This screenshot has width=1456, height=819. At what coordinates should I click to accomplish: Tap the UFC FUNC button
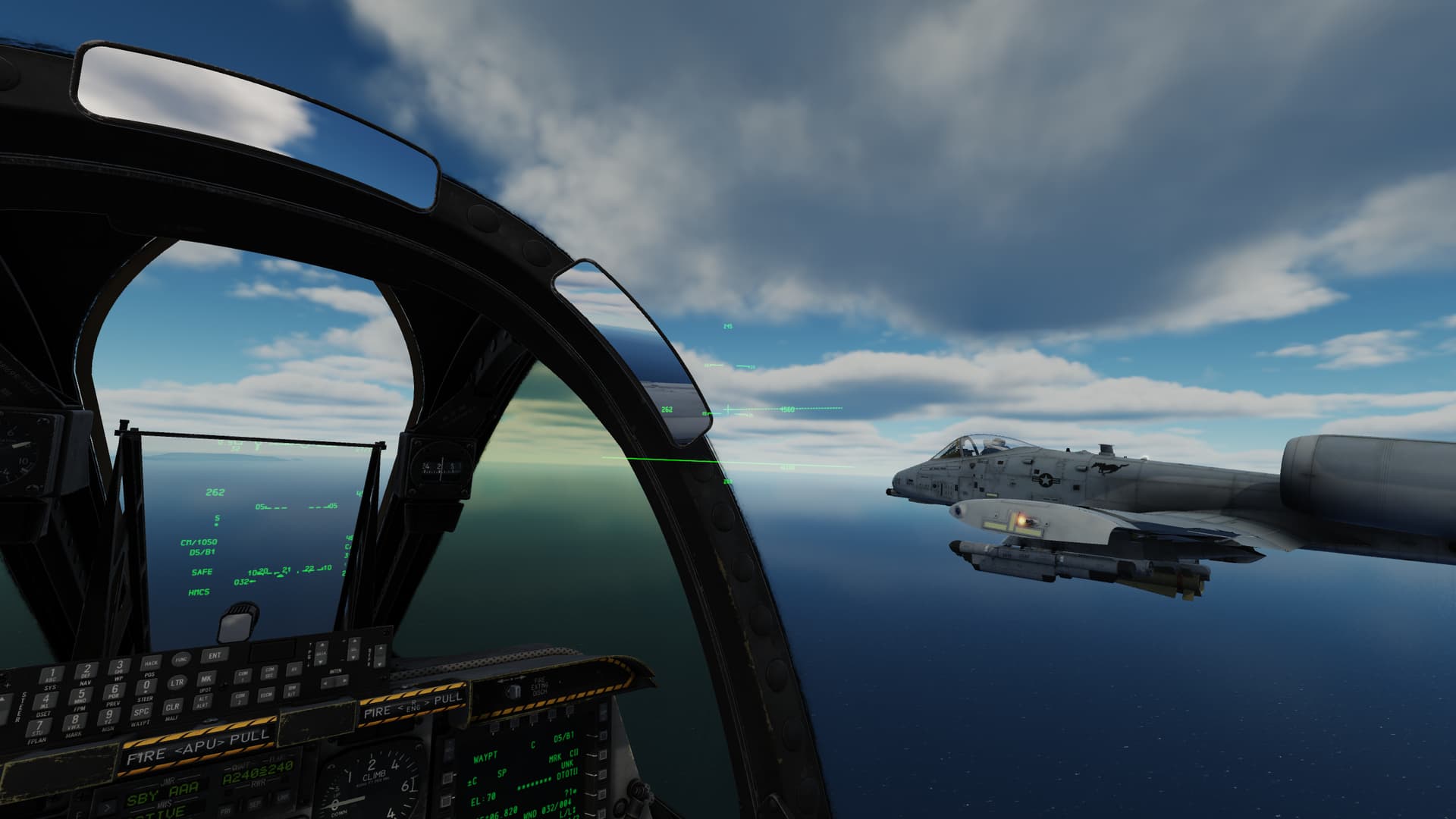(180, 660)
